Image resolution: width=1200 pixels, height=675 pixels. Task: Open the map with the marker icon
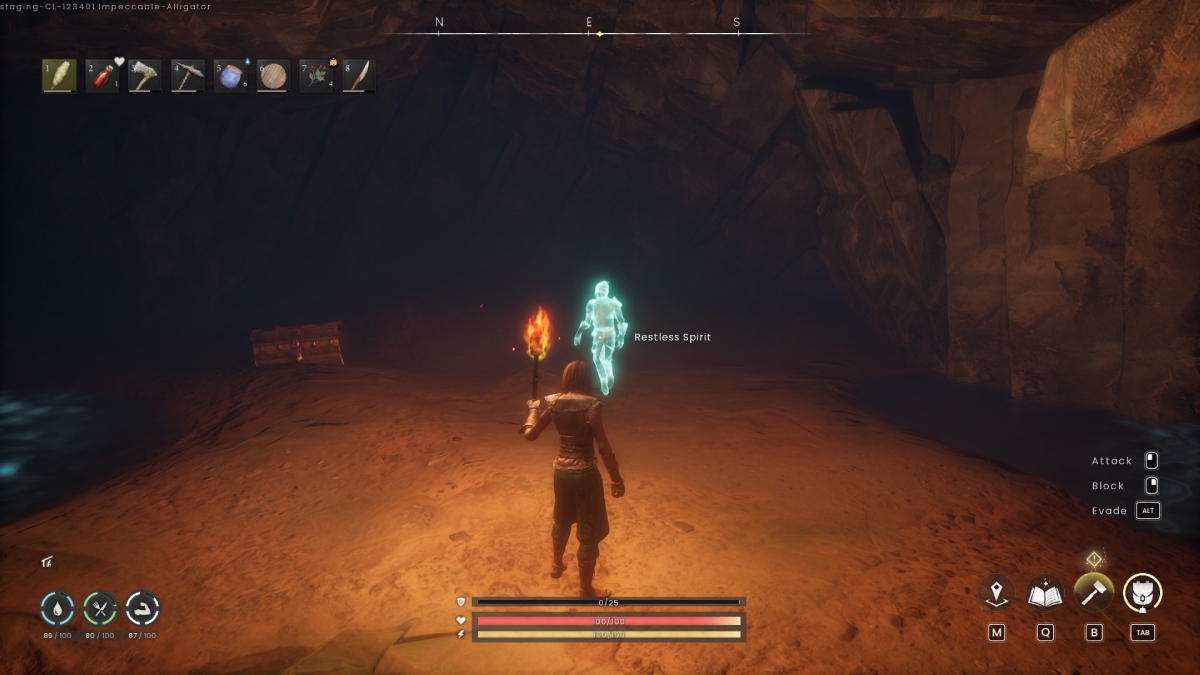tap(996, 592)
